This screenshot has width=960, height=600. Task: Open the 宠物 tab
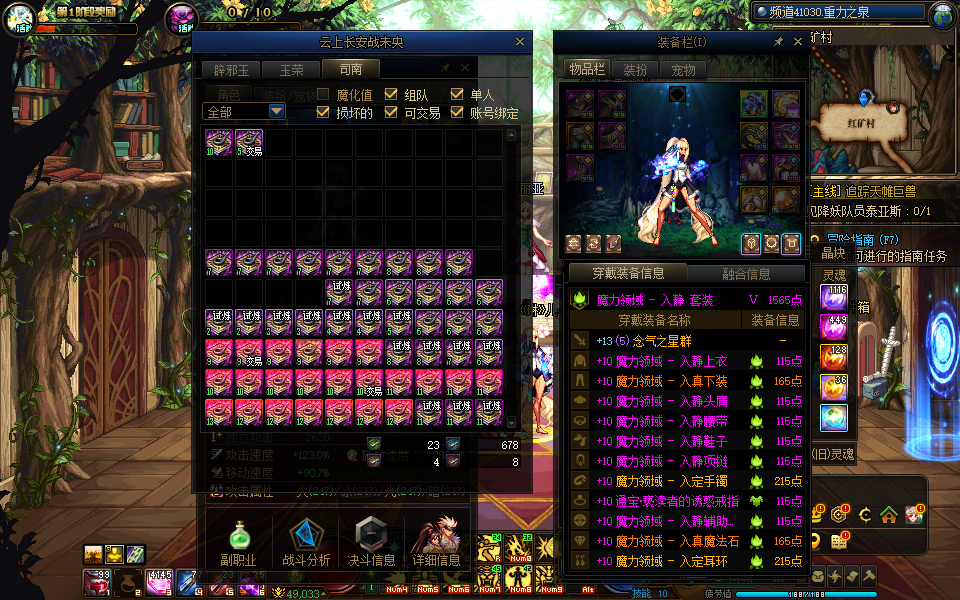pyautogui.click(x=683, y=70)
